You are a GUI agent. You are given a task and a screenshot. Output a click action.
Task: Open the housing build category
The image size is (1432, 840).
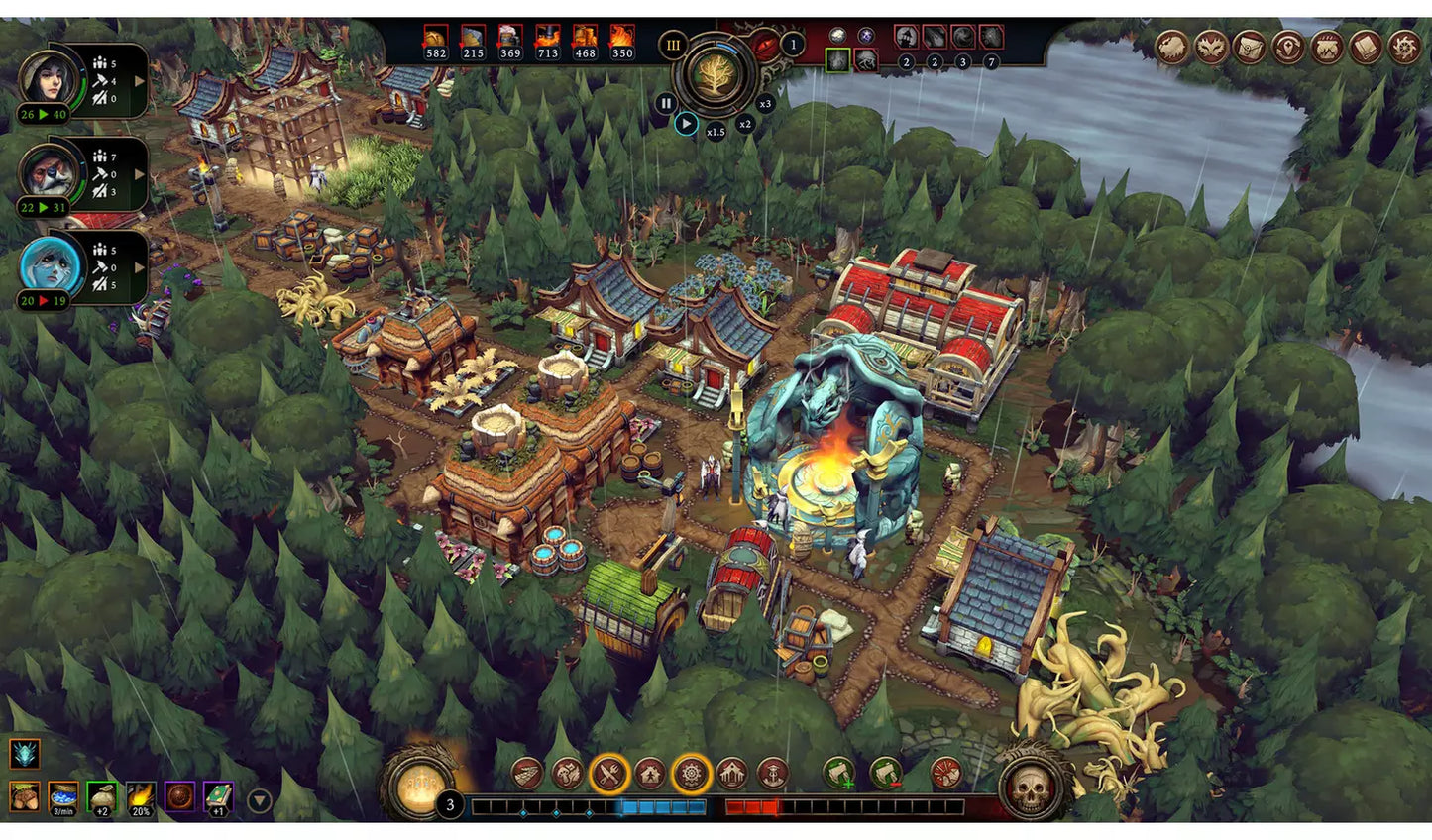[x=650, y=774]
